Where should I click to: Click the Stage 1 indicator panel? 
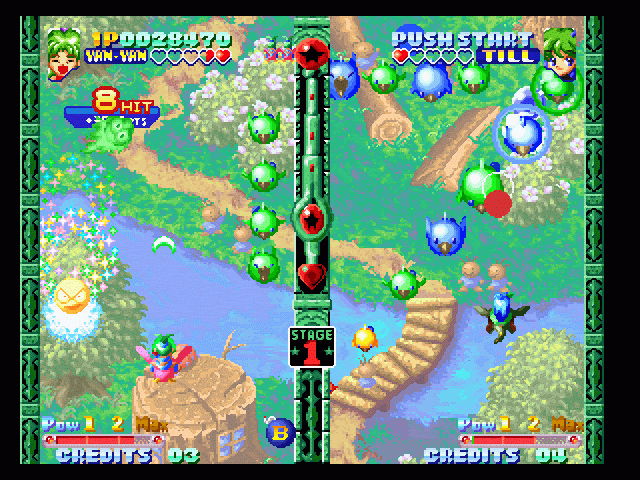(311, 346)
